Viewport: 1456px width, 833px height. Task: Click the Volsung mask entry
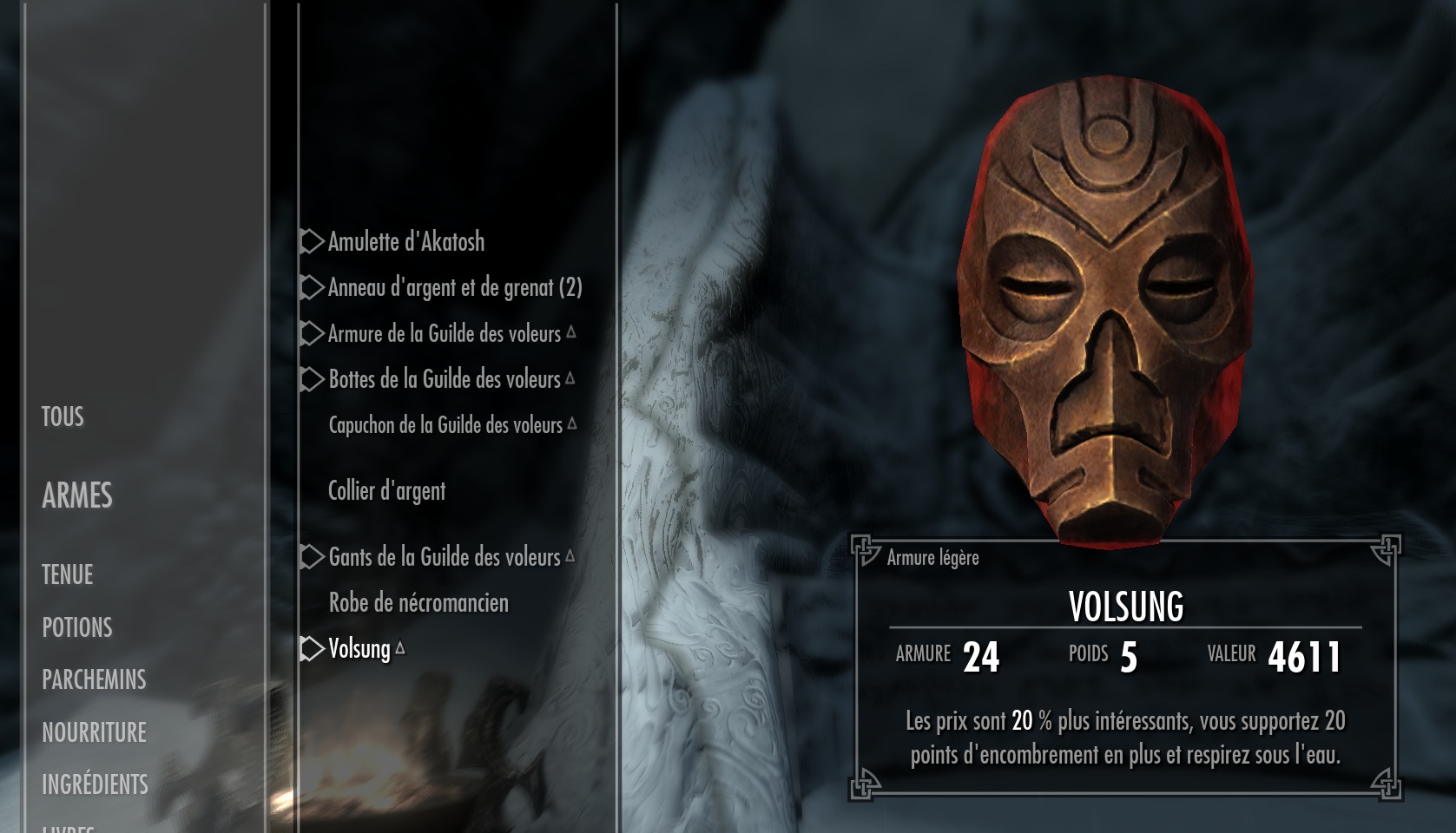(x=359, y=649)
